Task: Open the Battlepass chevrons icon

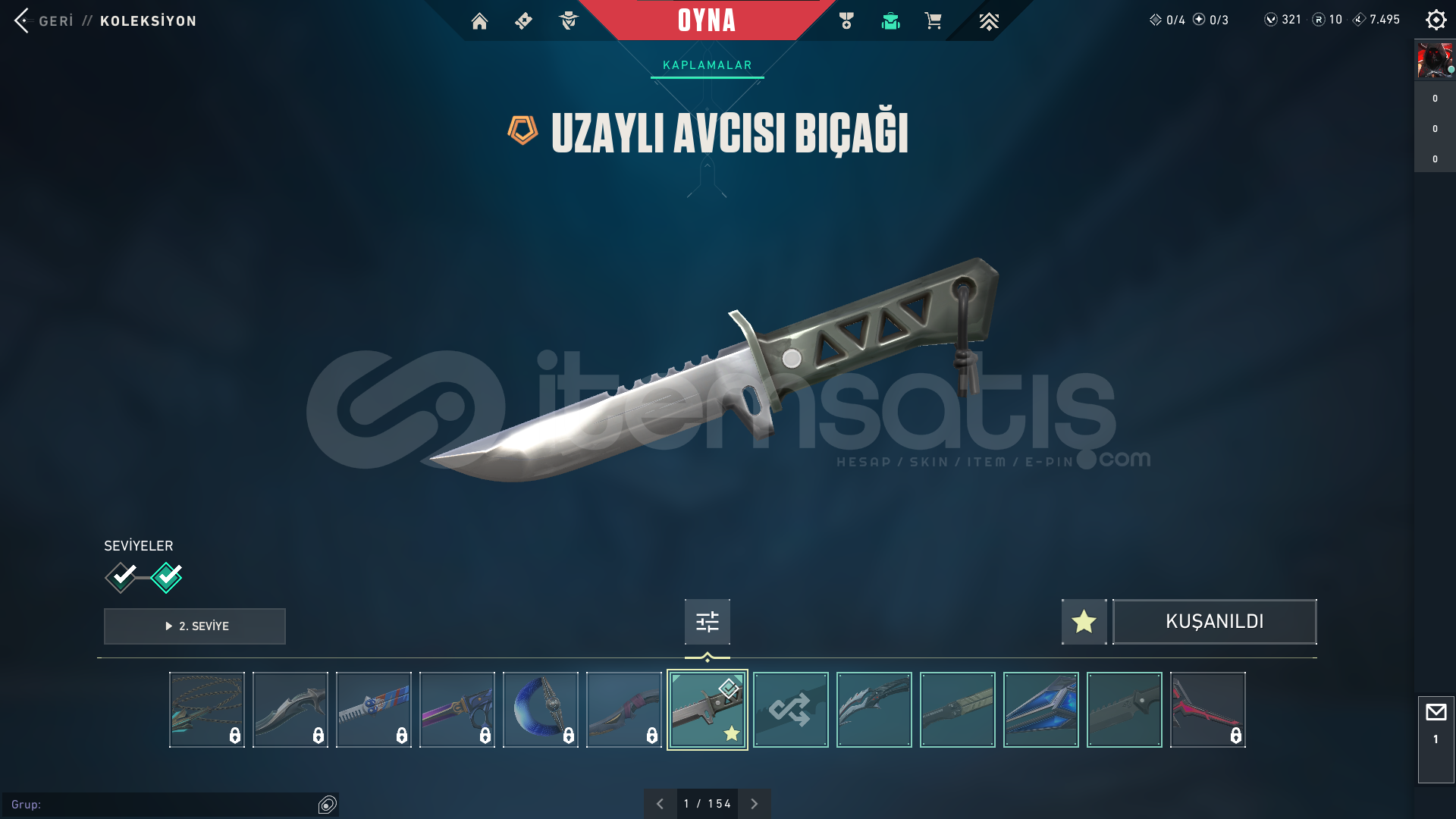Action: (989, 21)
